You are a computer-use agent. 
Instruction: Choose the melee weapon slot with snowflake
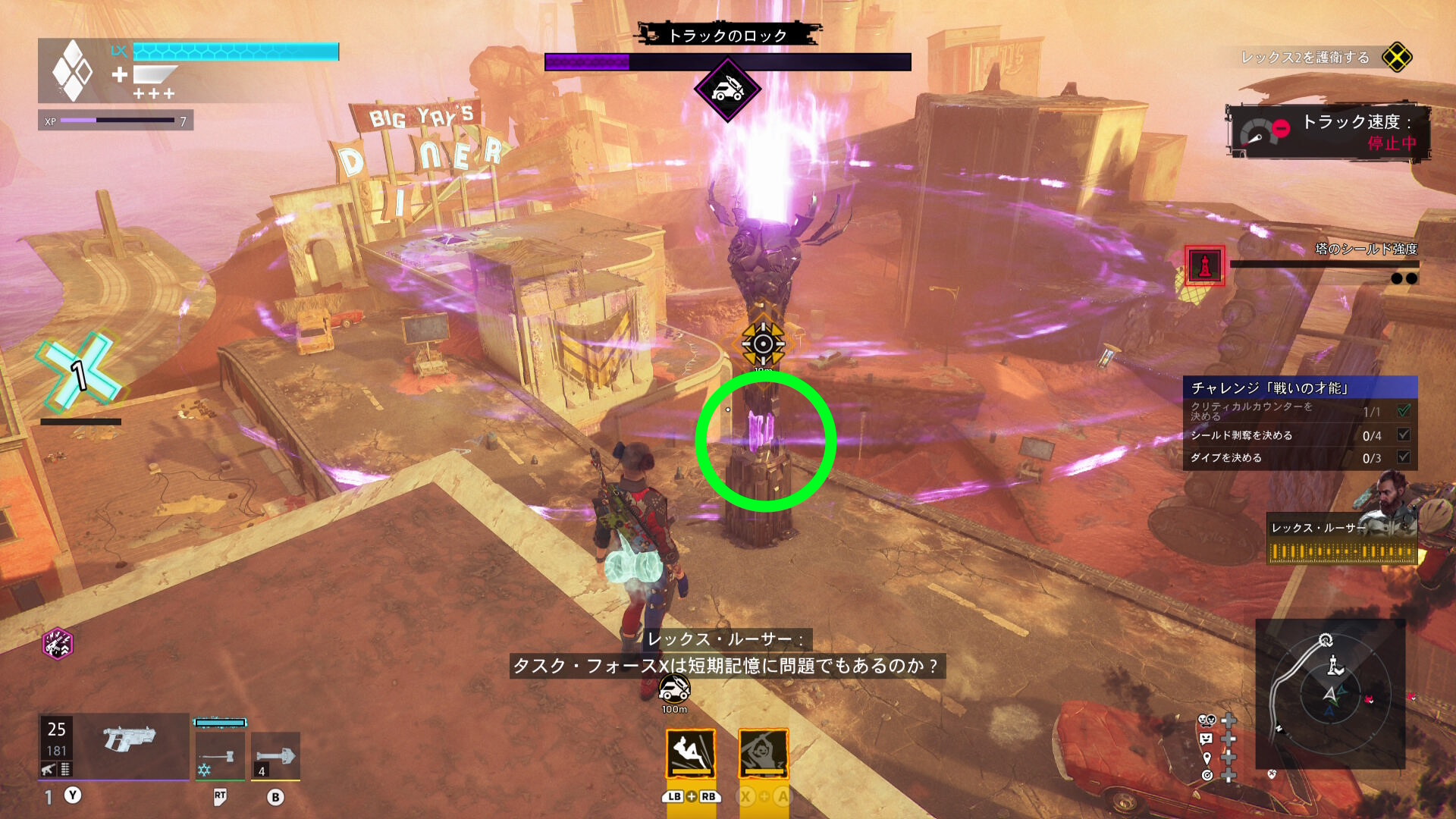tap(220, 755)
